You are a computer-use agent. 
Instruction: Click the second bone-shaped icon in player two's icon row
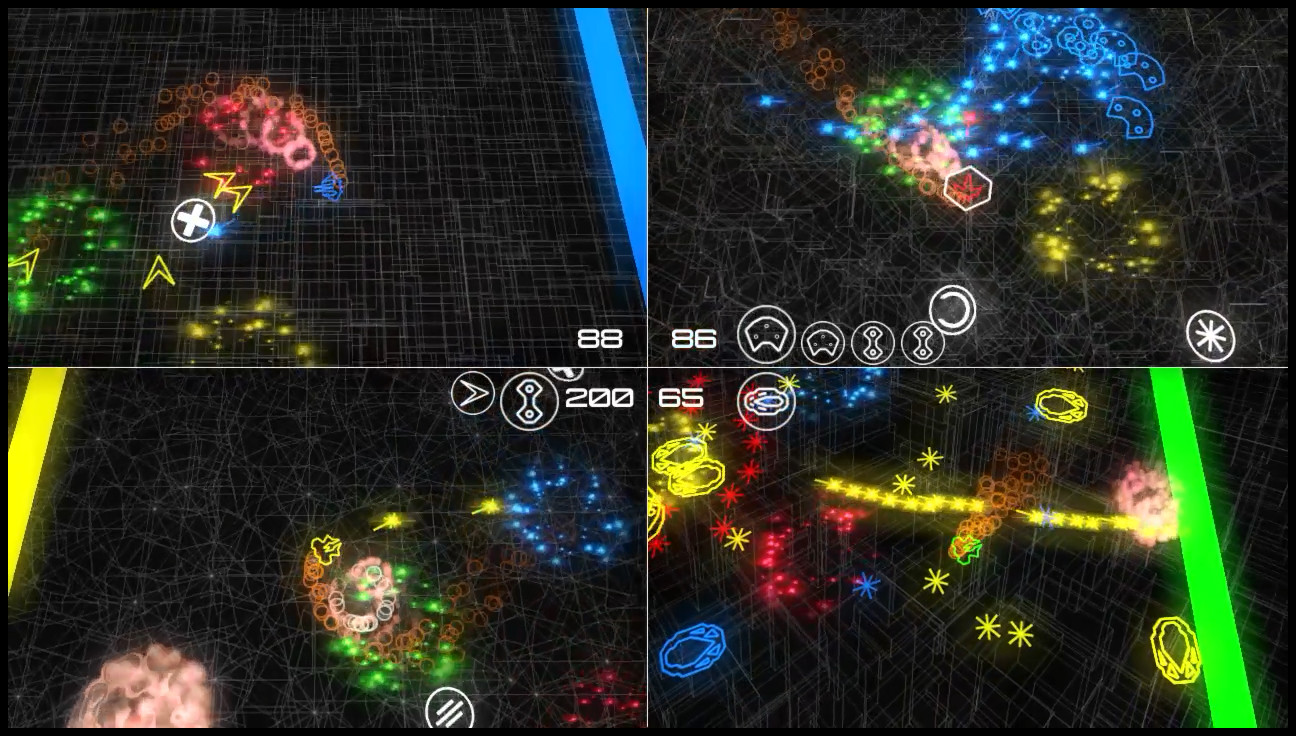click(922, 341)
